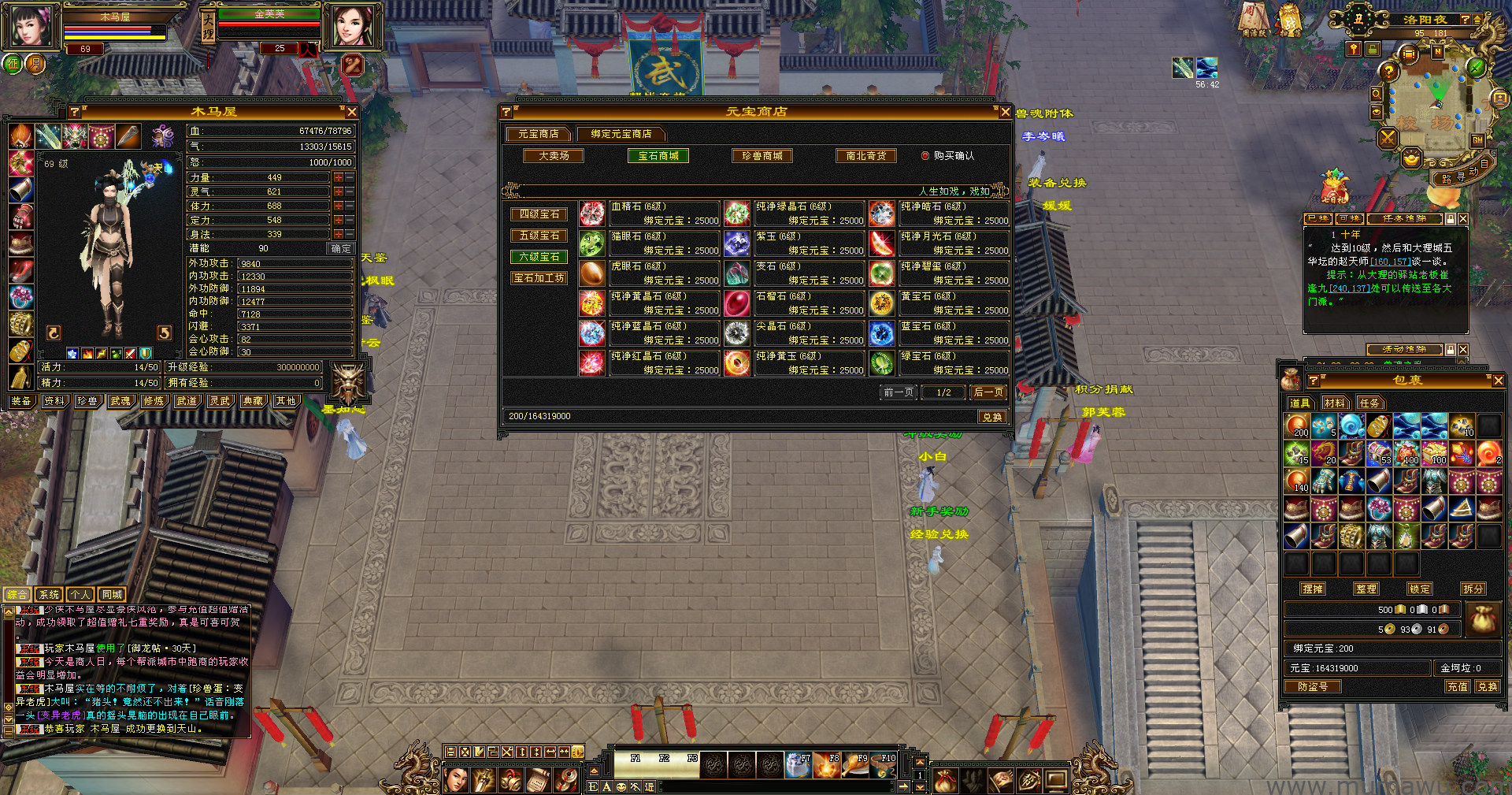Select the 猫眼石 (6级) gem item

pos(592,243)
